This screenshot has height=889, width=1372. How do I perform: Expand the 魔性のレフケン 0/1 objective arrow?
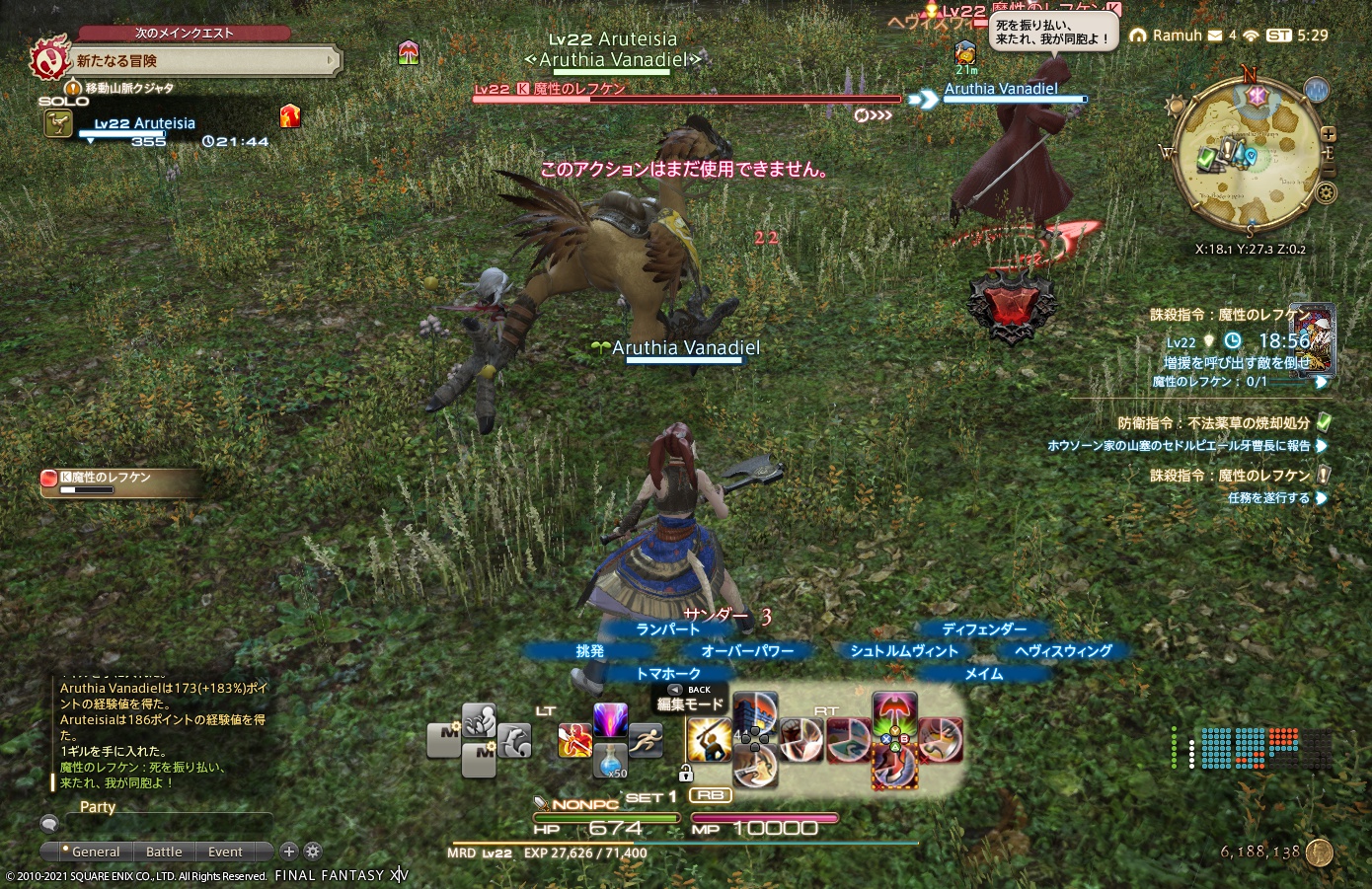click(x=1323, y=384)
